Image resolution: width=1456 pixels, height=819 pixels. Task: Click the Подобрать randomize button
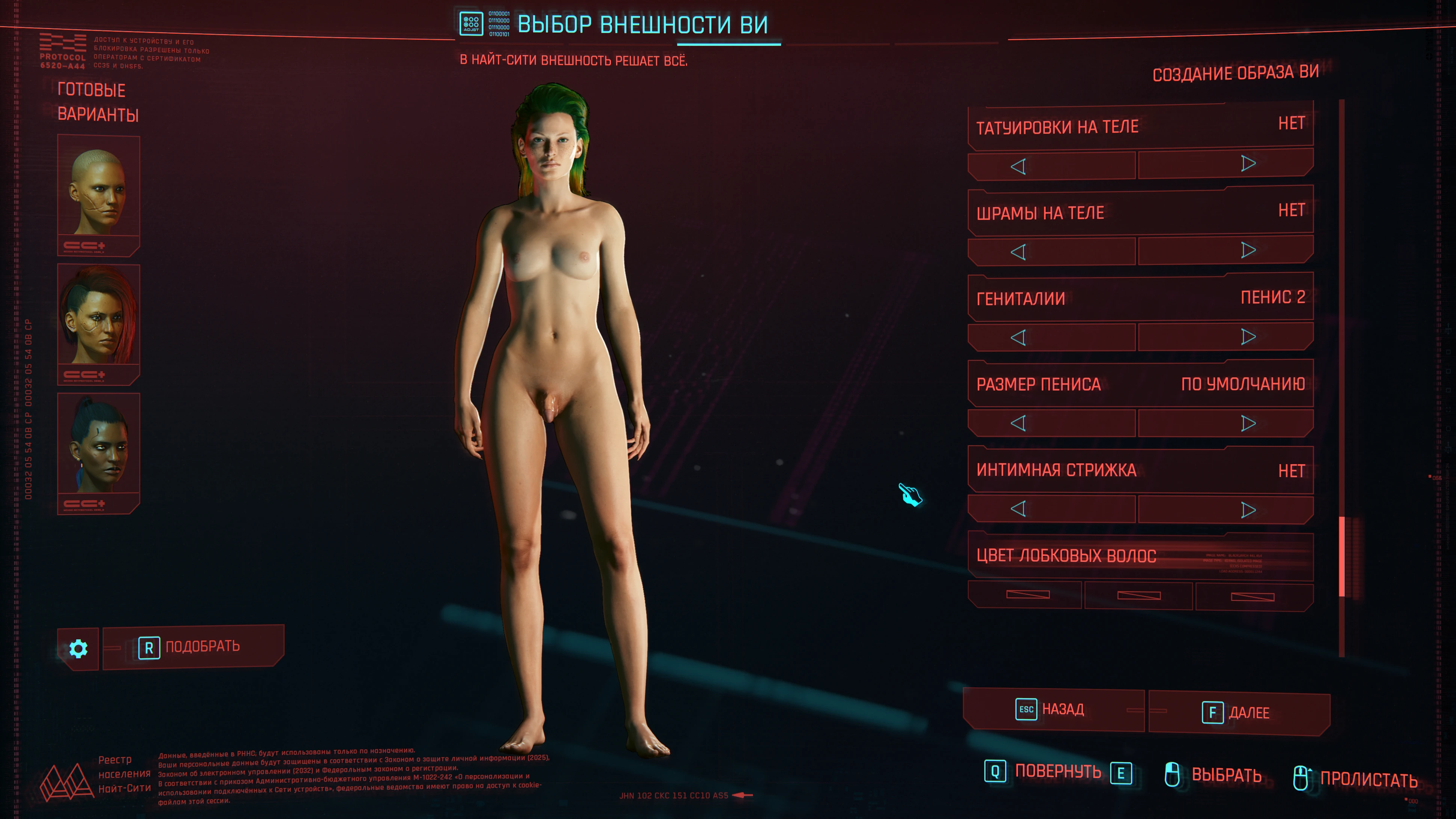pyautogui.click(x=193, y=647)
